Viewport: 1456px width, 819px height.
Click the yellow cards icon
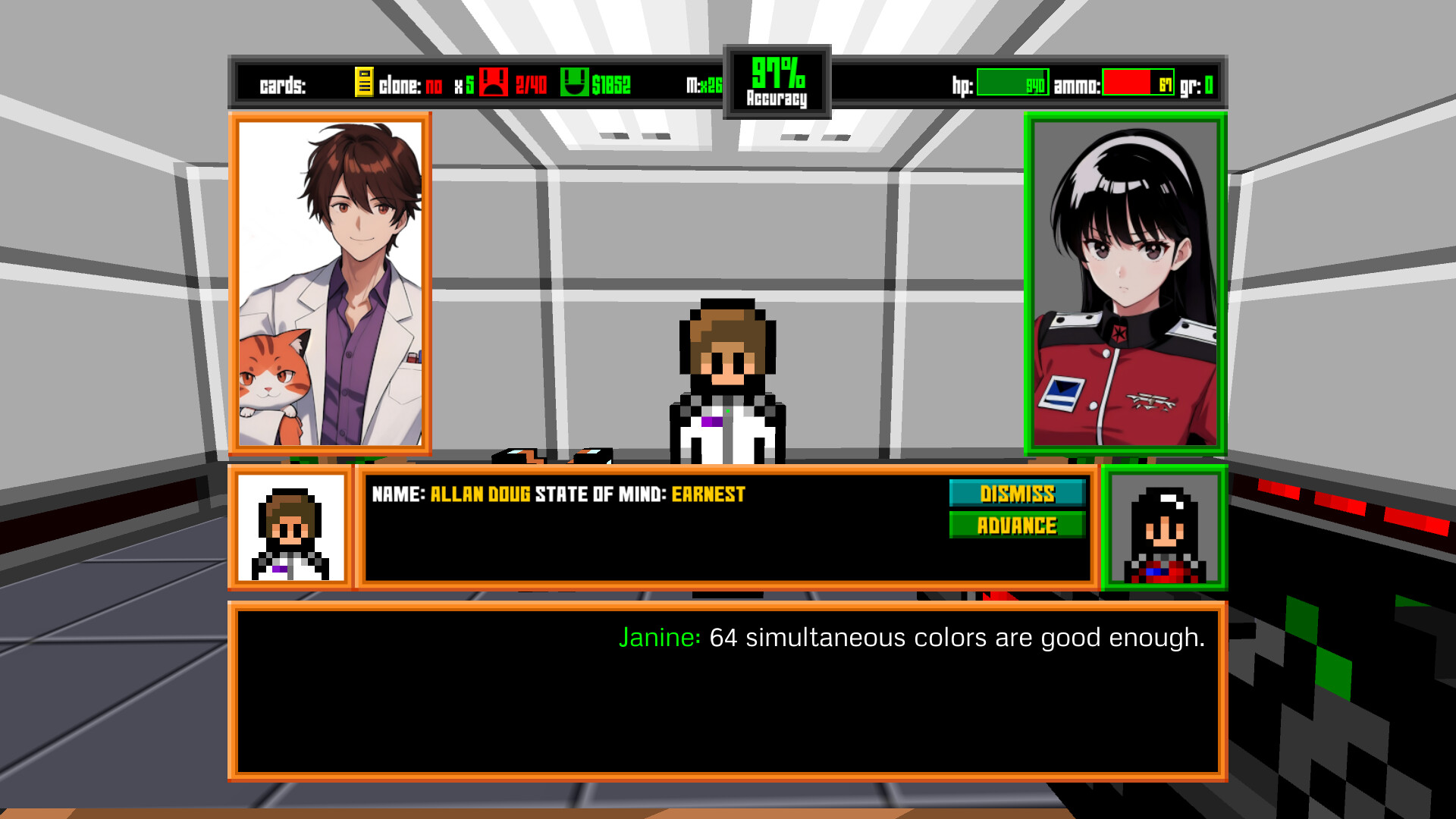click(364, 83)
